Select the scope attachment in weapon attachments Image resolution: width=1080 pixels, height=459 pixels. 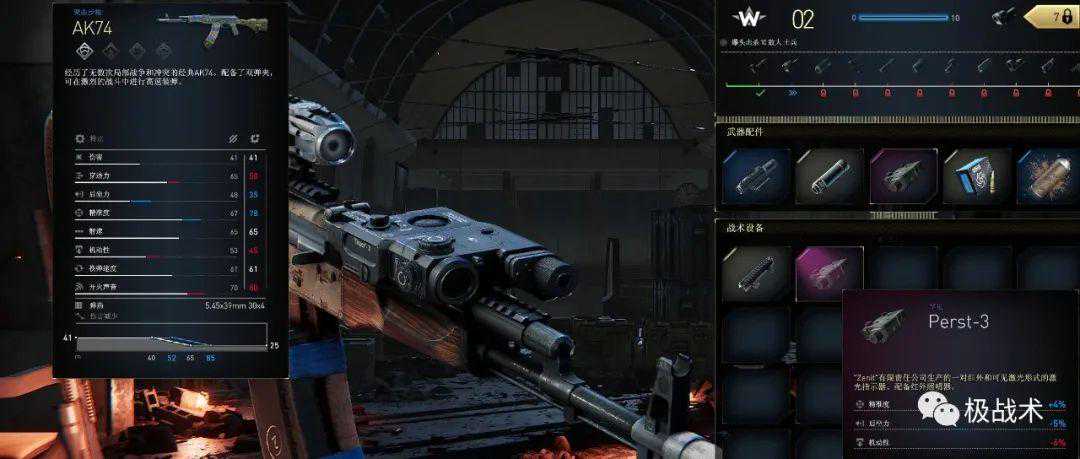756,178
